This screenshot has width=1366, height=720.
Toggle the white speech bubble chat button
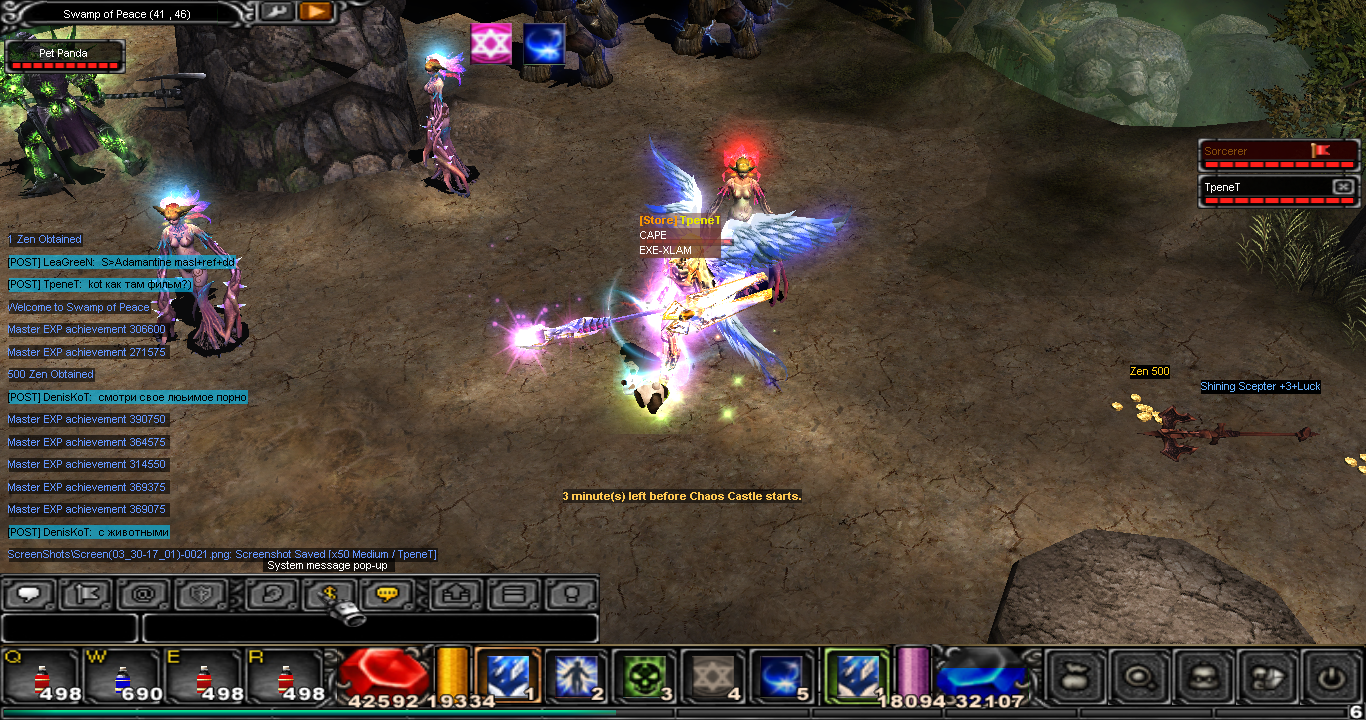30,595
